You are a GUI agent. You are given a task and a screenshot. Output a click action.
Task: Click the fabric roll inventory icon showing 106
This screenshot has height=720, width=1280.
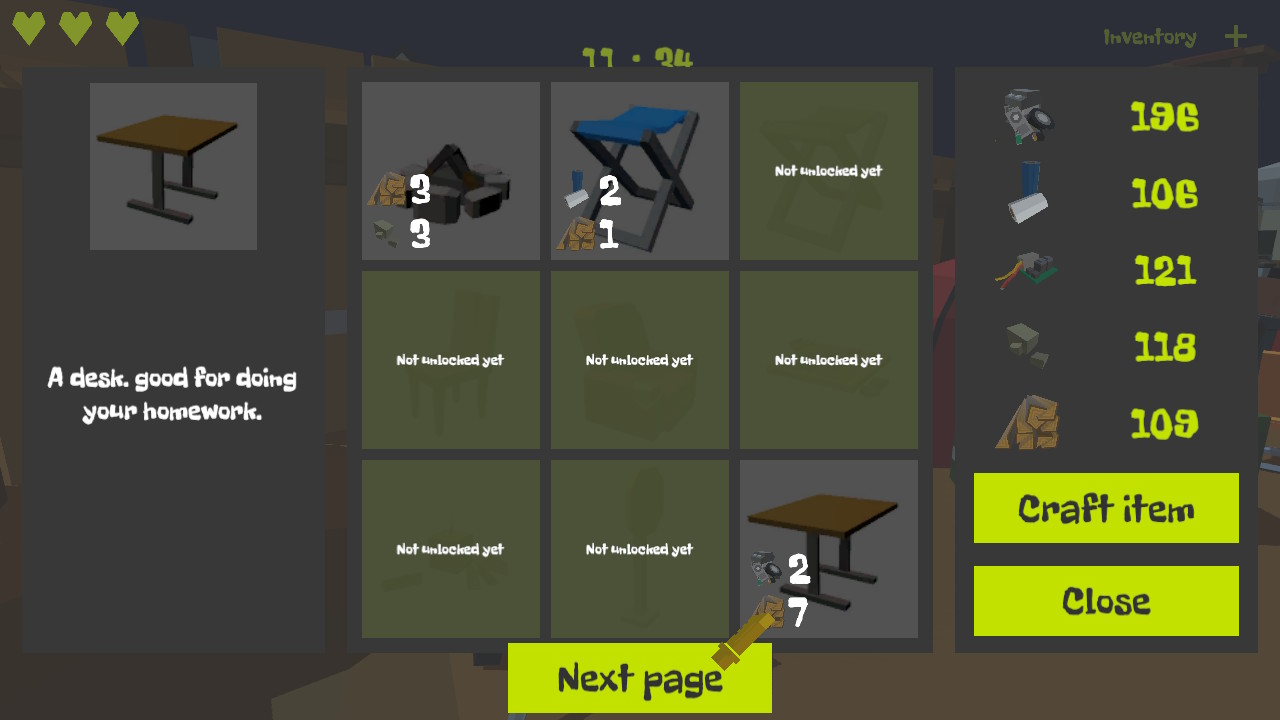pos(1025,194)
